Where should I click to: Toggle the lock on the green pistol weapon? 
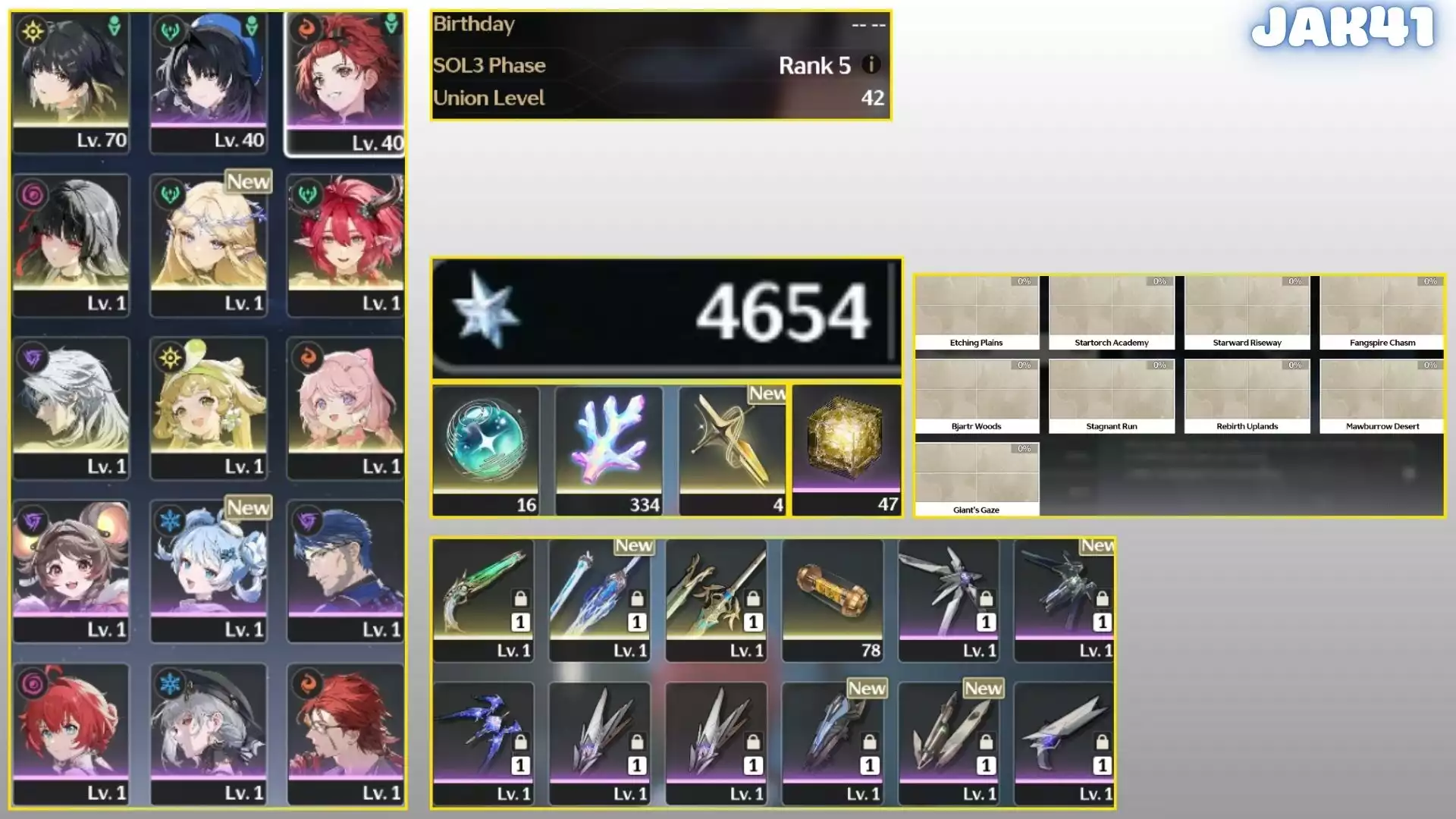(x=522, y=599)
